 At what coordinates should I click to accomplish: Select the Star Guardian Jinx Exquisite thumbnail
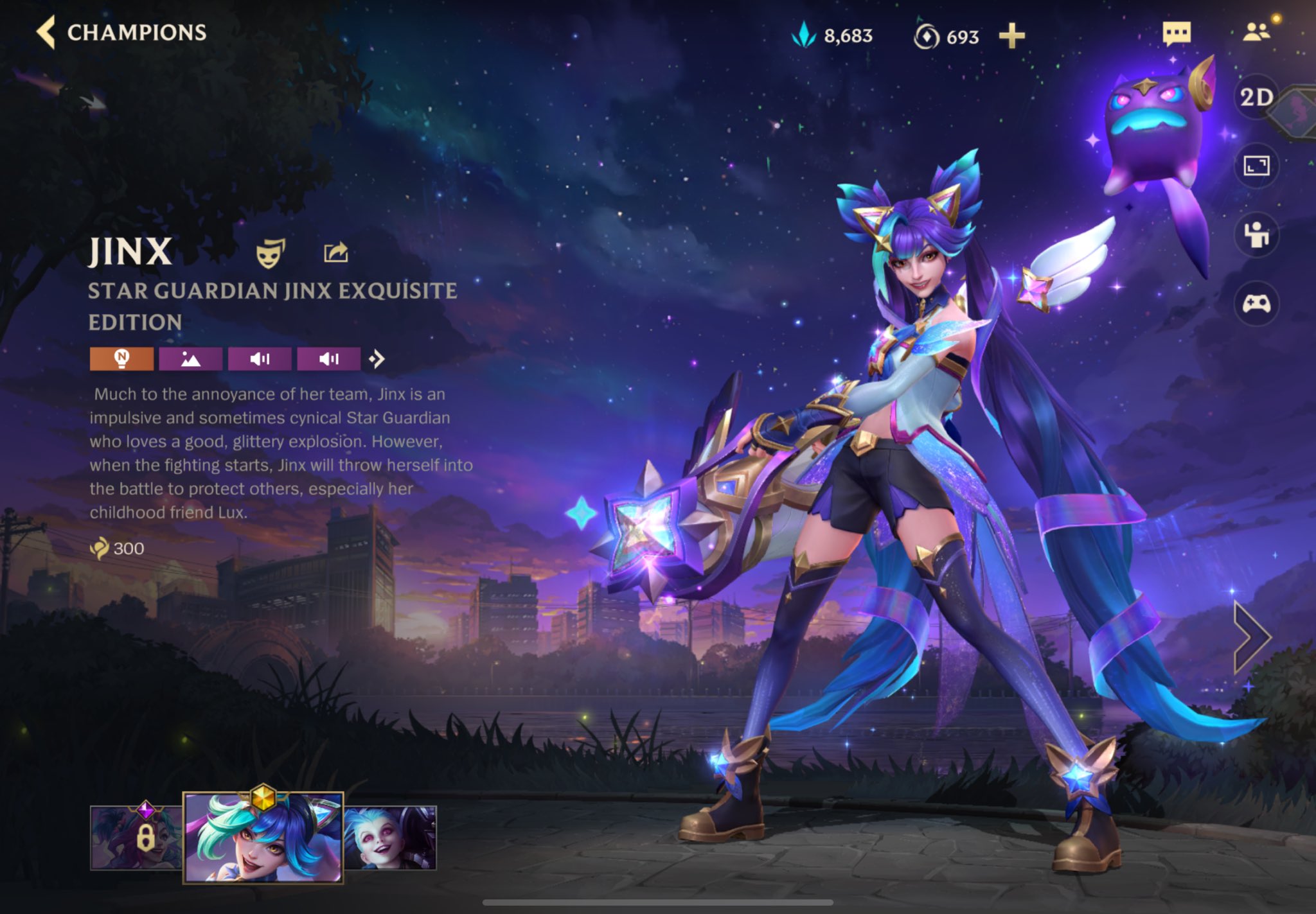click(263, 838)
